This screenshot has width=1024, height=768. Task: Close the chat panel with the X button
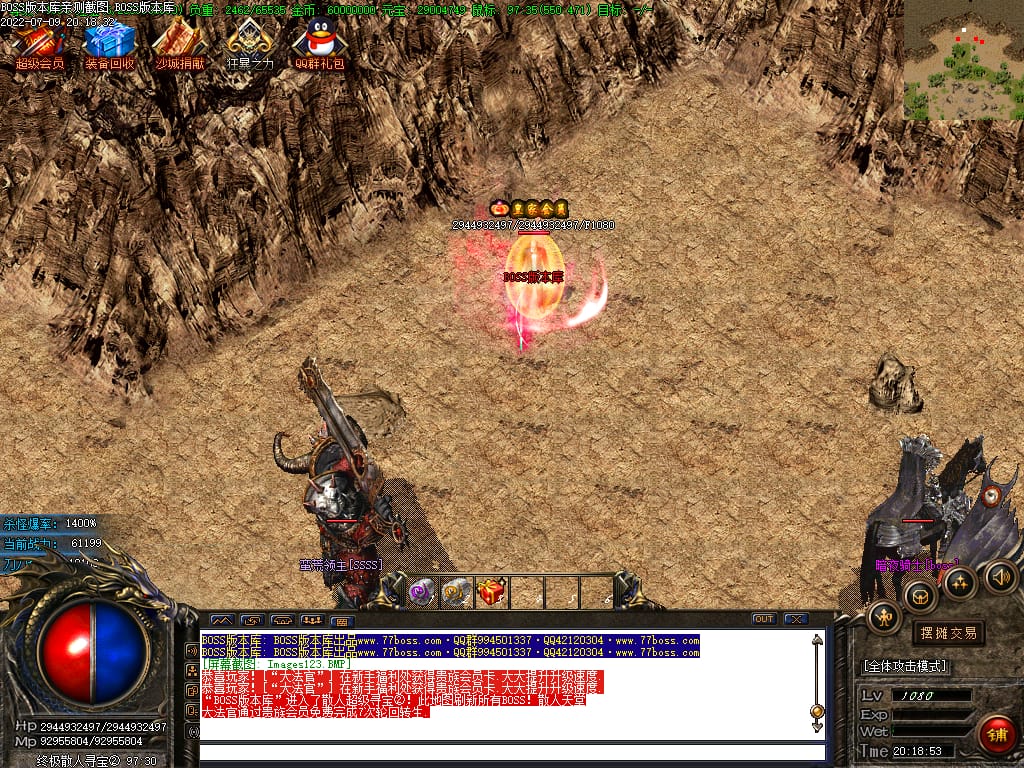pyautogui.click(x=796, y=619)
